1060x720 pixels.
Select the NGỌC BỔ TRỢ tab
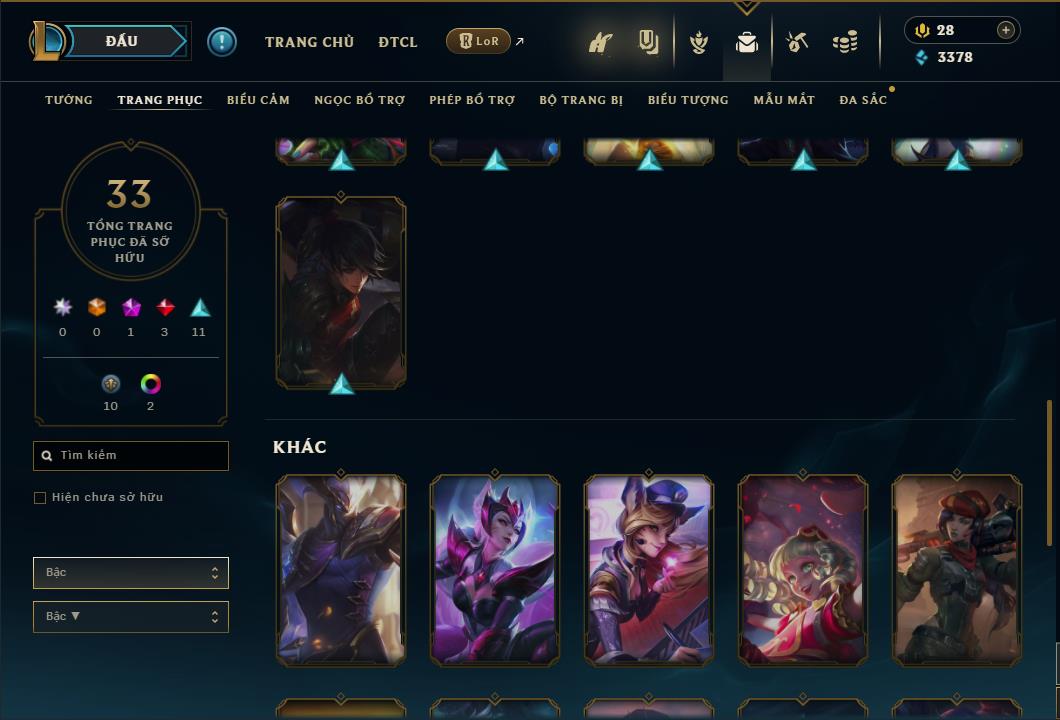[x=359, y=100]
